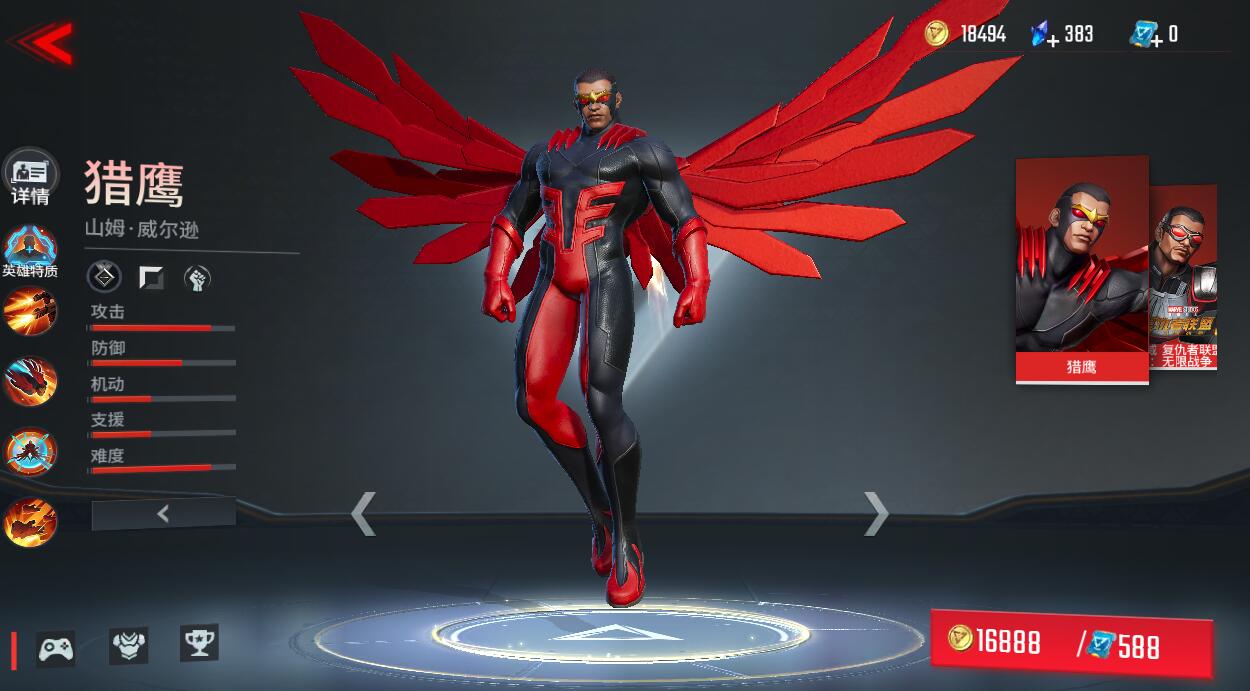Open the 详情 details tab
This screenshot has width=1250, height=691.
30,178
